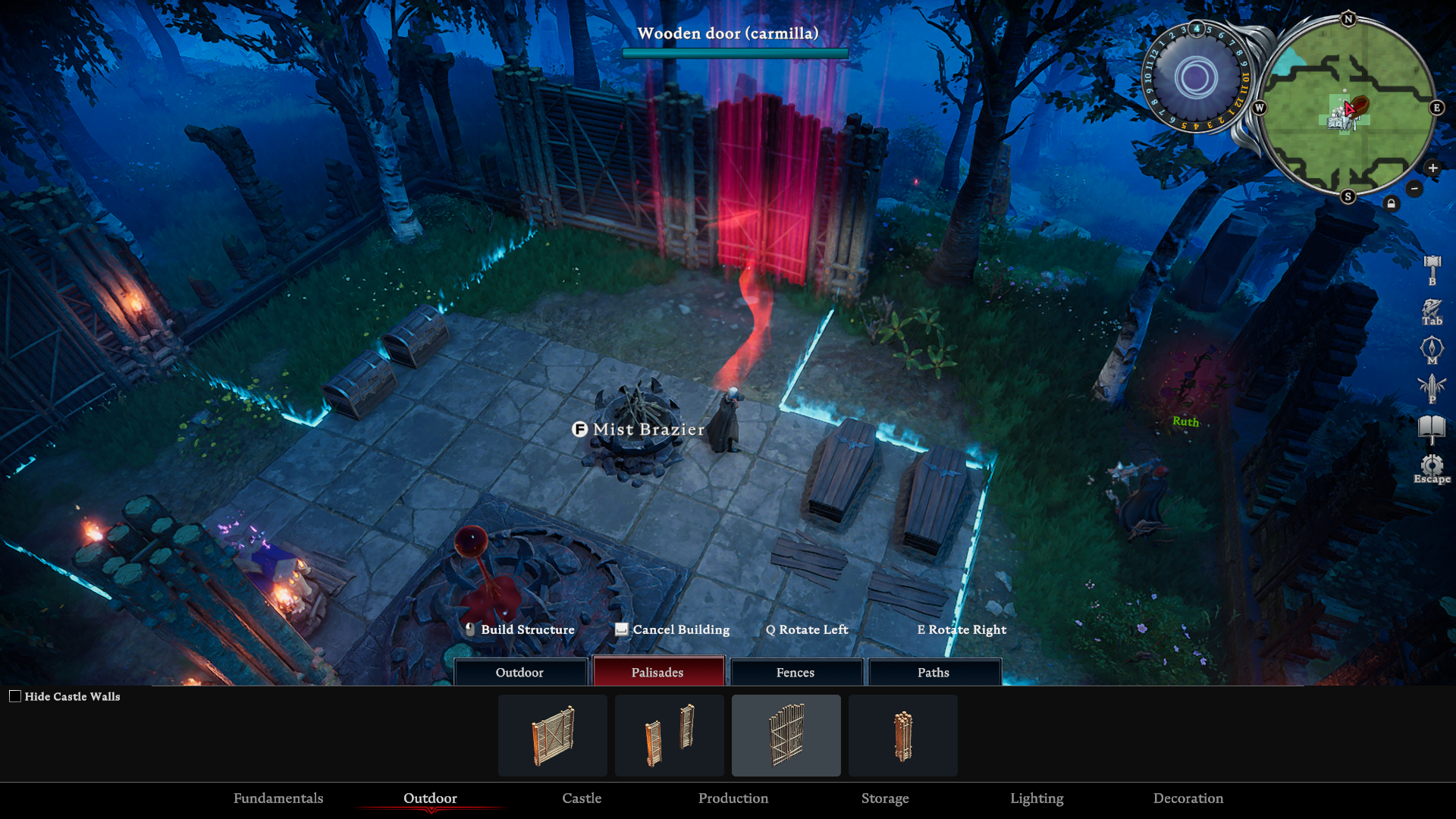Open the Production build category
This screenshot has width=1456, height=819.
point(733,799)
